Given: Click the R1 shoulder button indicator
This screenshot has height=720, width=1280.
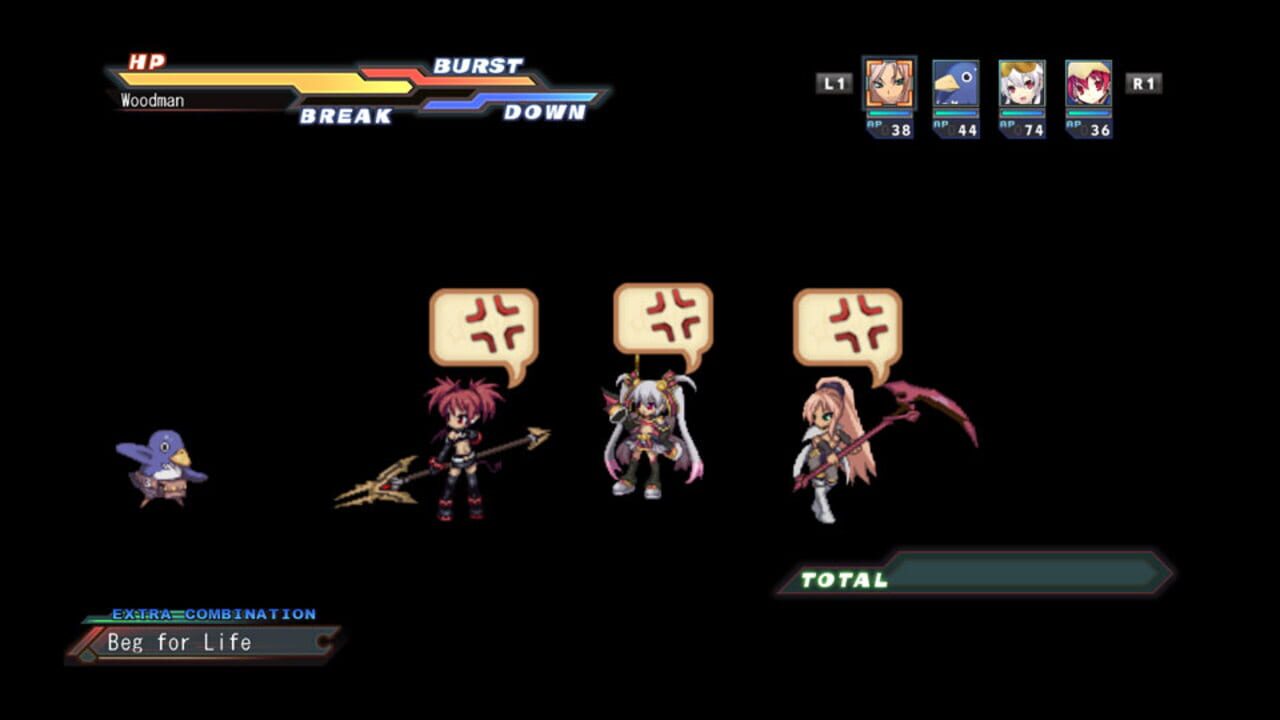Looking at the screenshot, I should click(1146, 84).
